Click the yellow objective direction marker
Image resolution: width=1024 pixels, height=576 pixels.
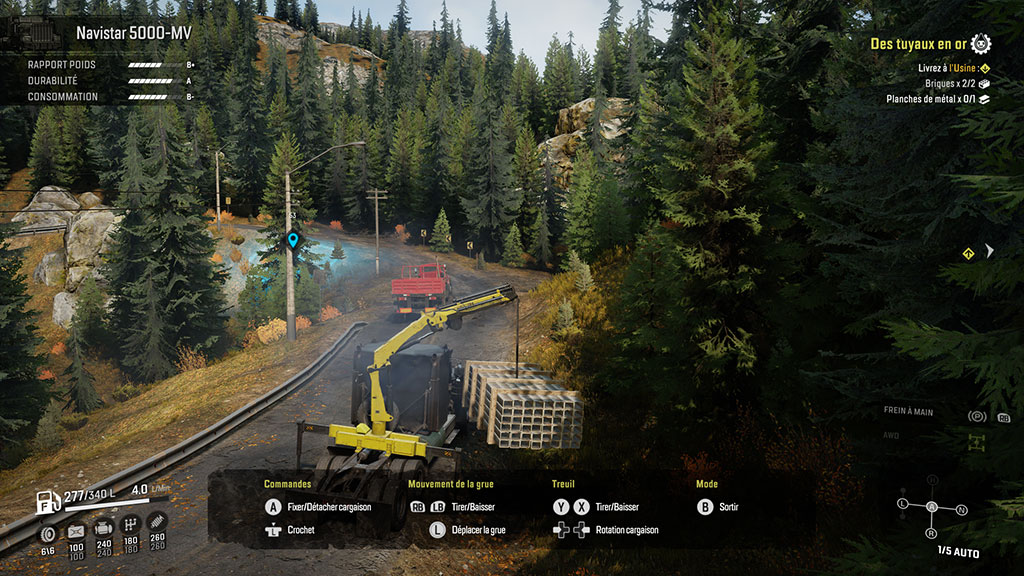click(x=968, y=254)
